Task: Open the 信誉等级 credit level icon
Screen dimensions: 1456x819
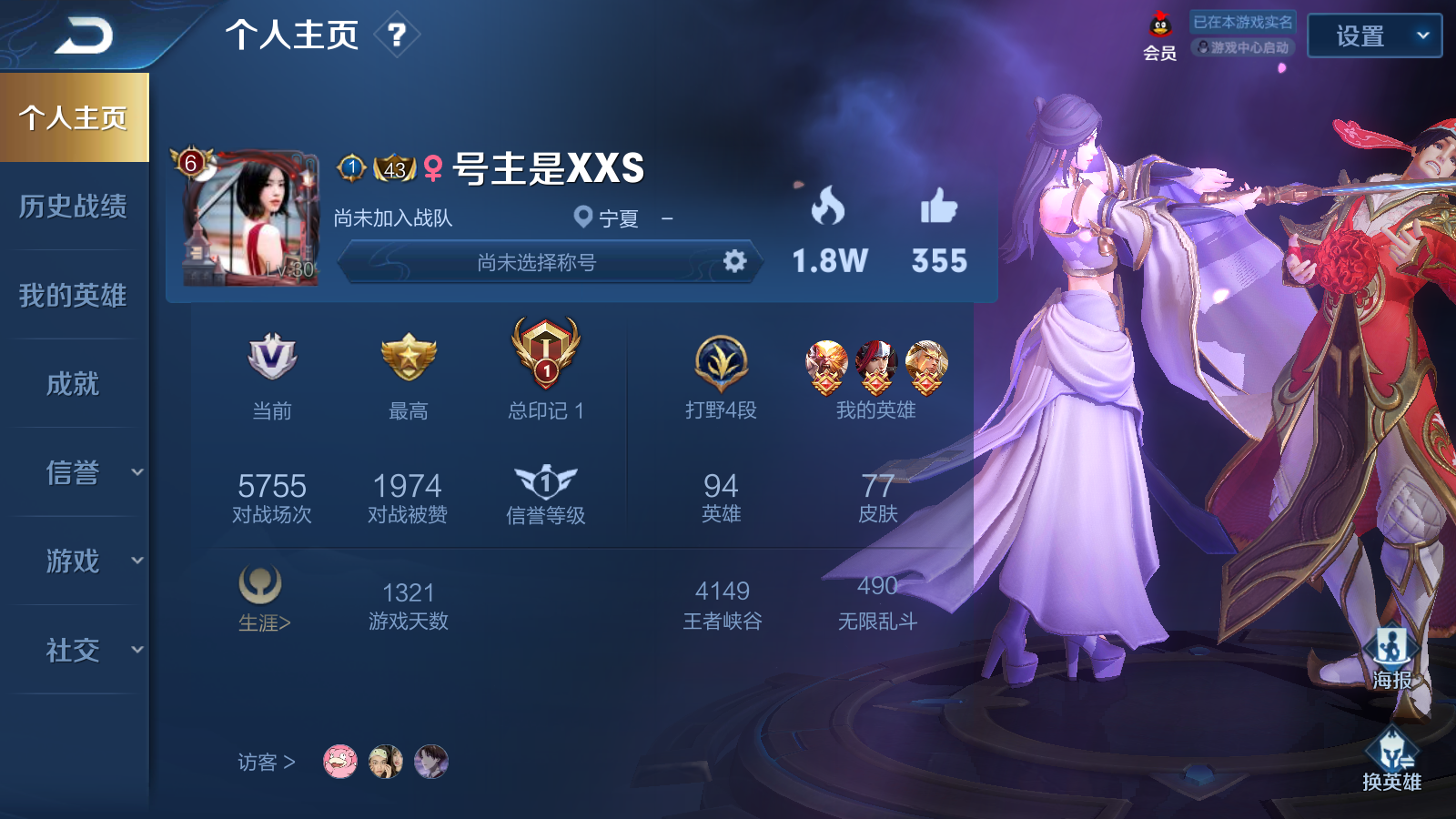Action: tap(545, 483)
